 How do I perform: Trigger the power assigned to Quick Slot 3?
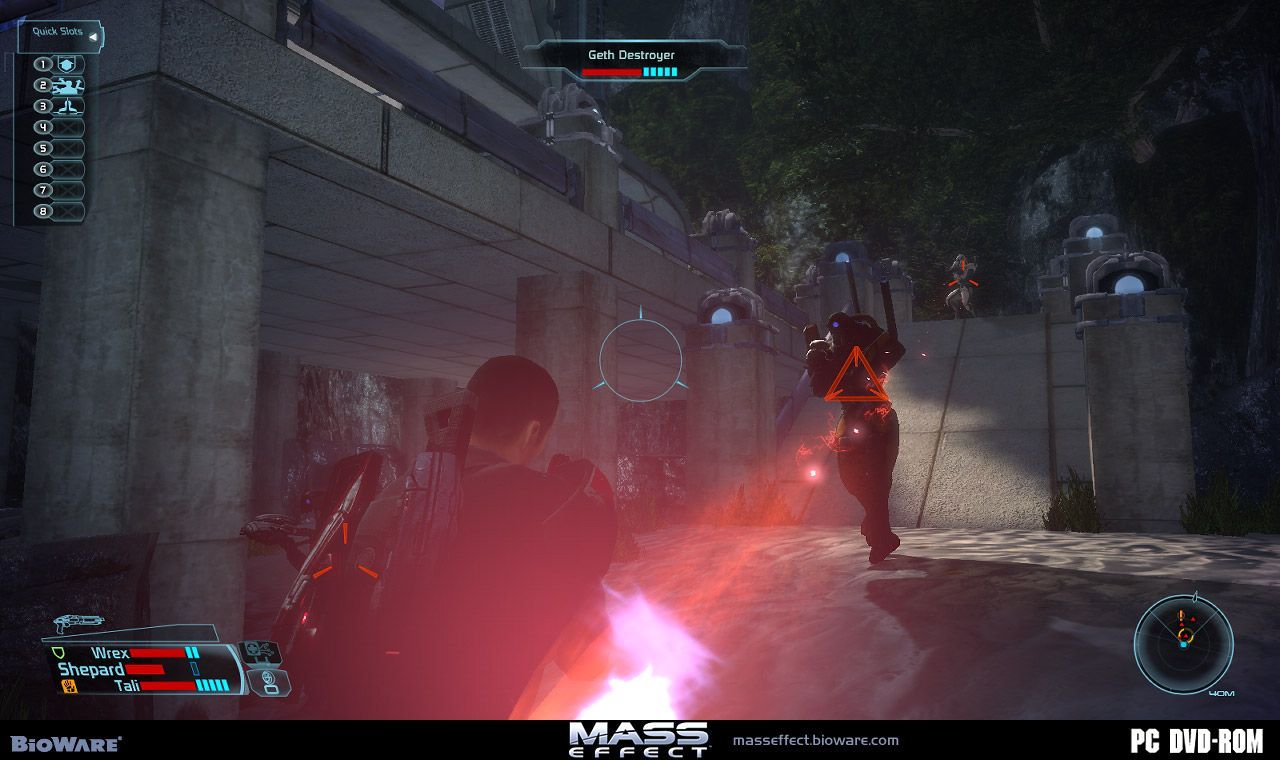[x=67, y=107]
